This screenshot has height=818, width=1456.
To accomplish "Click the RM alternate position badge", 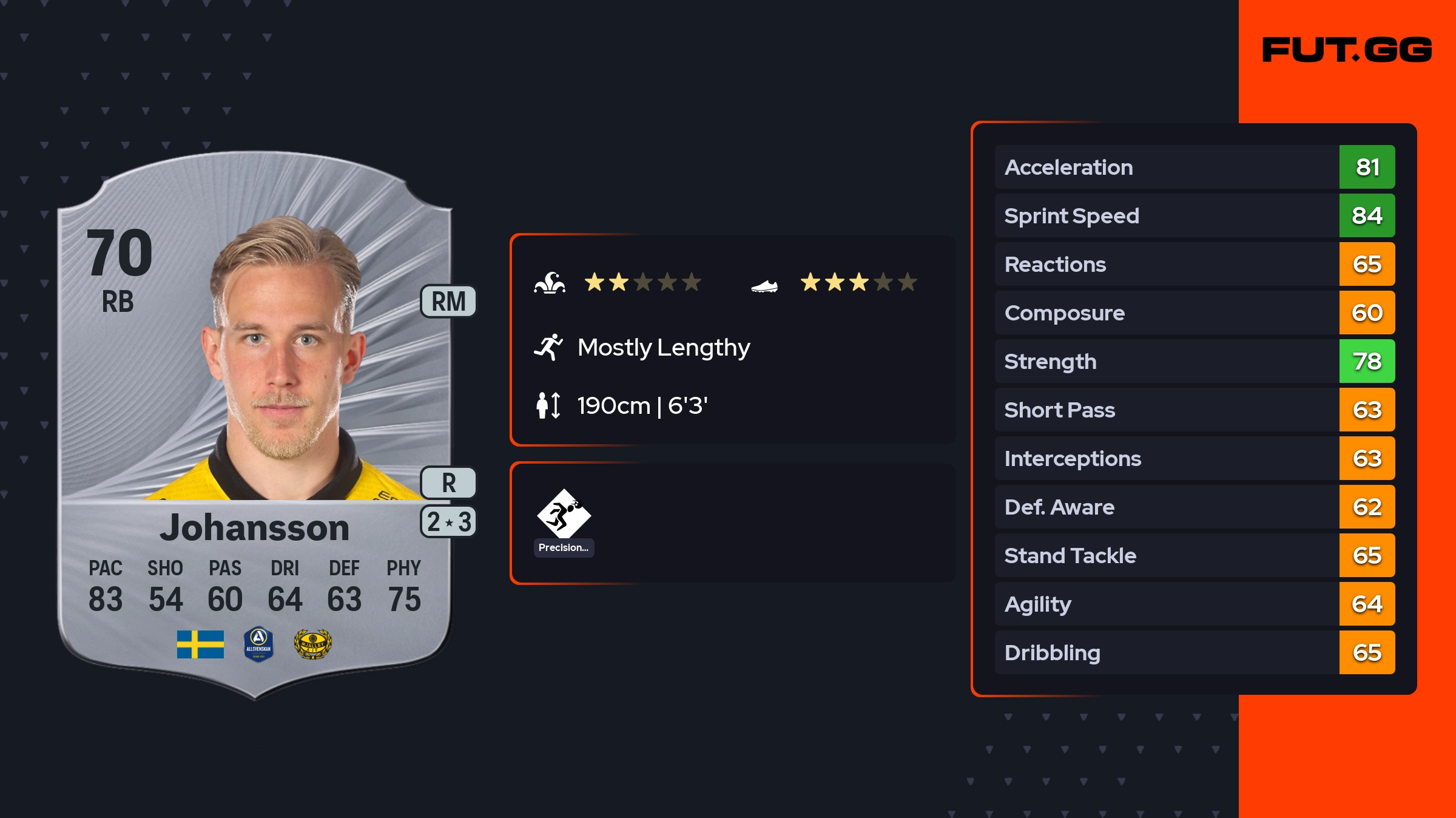I will 448,302.
